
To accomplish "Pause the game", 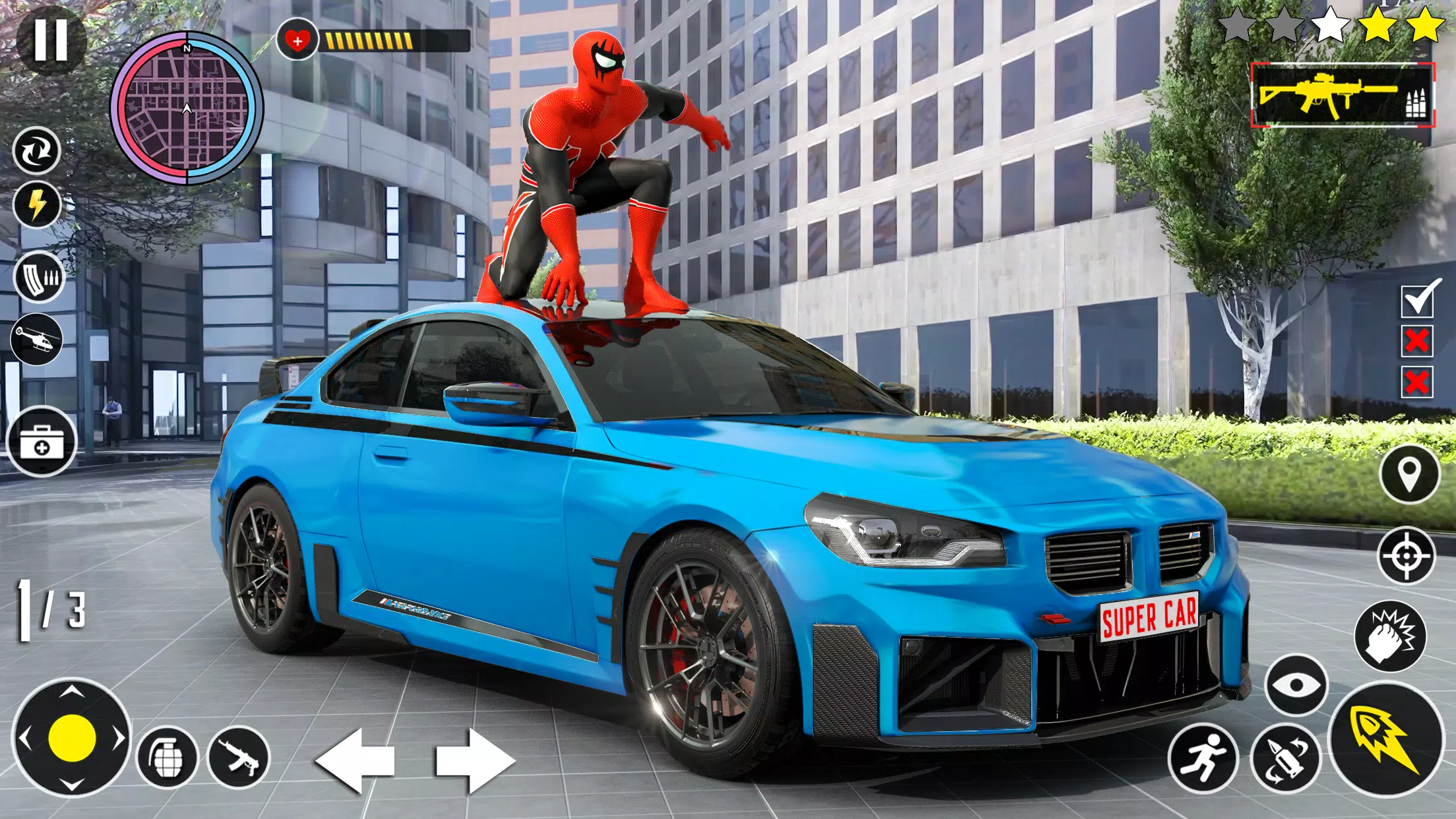I will (x=51, y=40).
